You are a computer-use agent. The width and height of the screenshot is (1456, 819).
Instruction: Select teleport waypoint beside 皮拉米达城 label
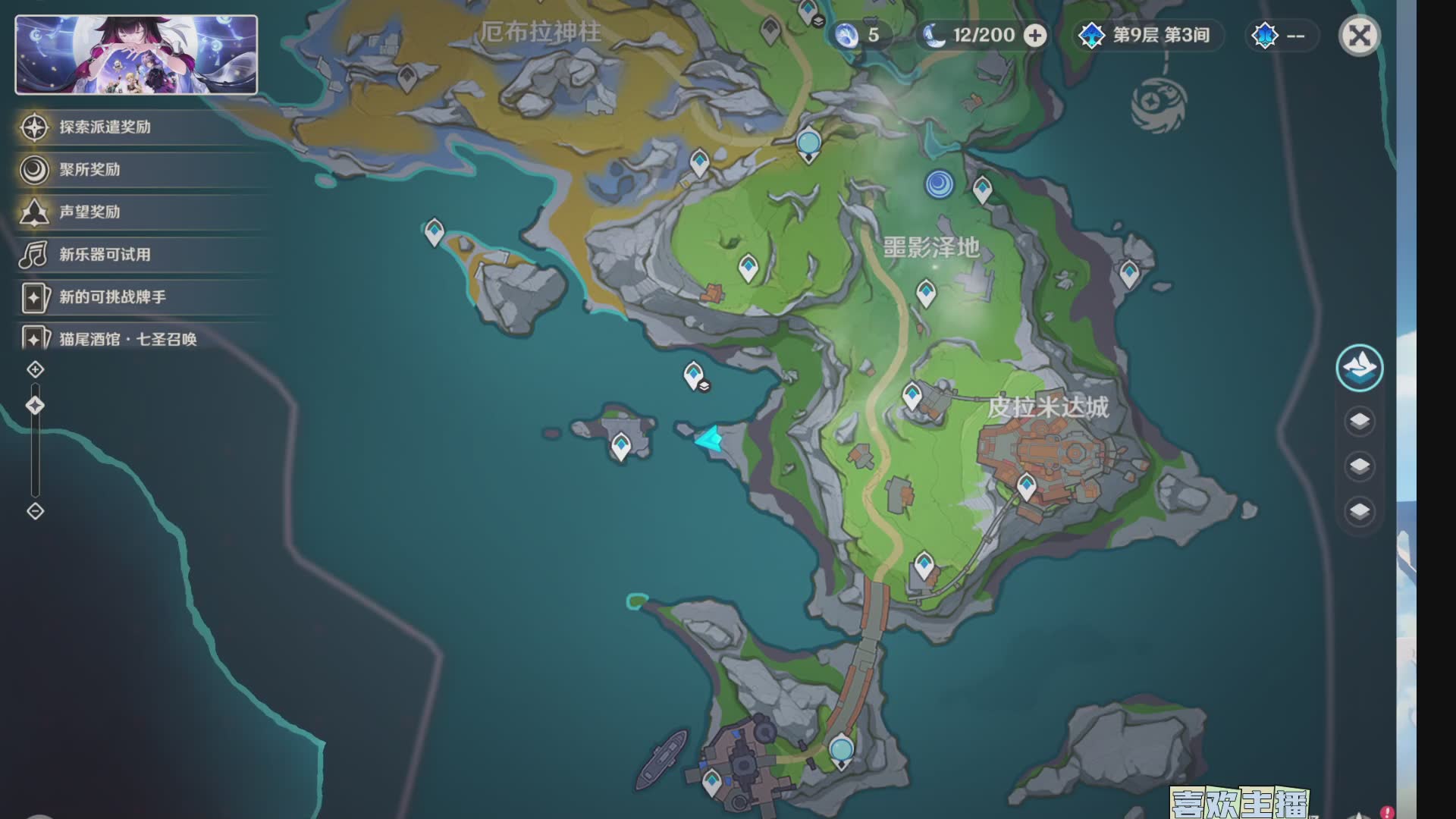[912, 396]
